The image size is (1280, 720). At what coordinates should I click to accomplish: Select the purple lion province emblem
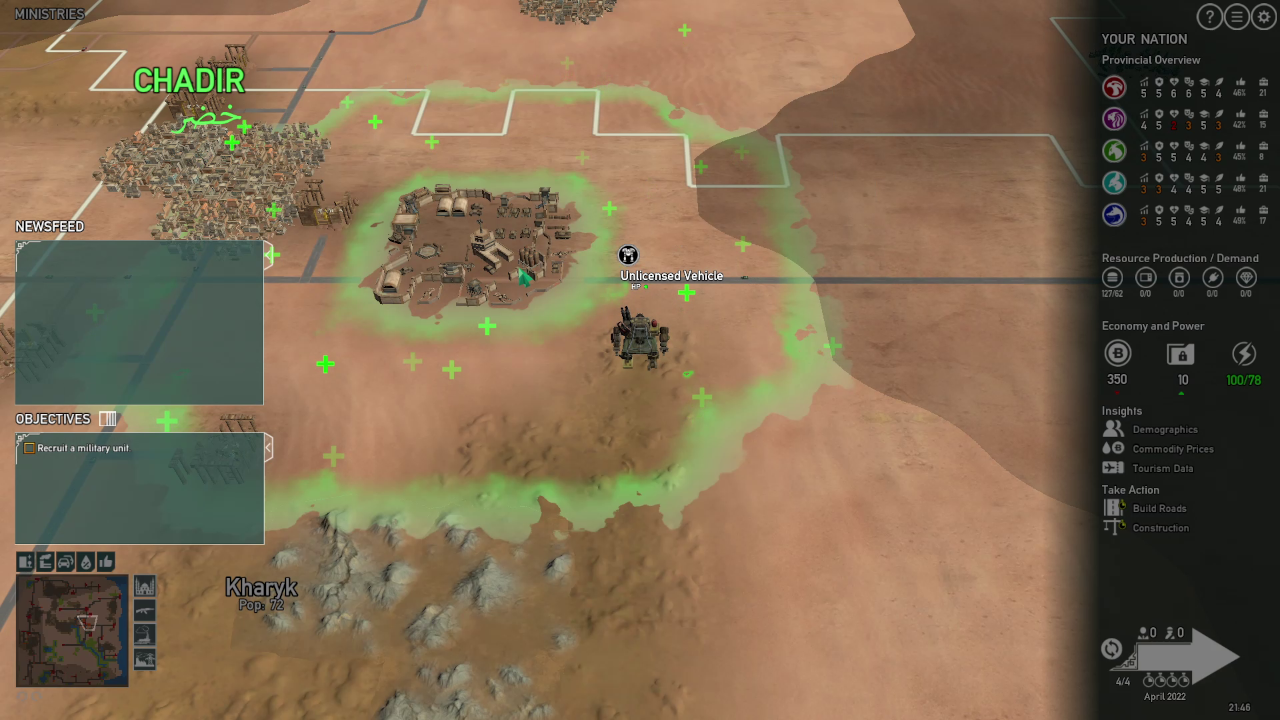1114,119
